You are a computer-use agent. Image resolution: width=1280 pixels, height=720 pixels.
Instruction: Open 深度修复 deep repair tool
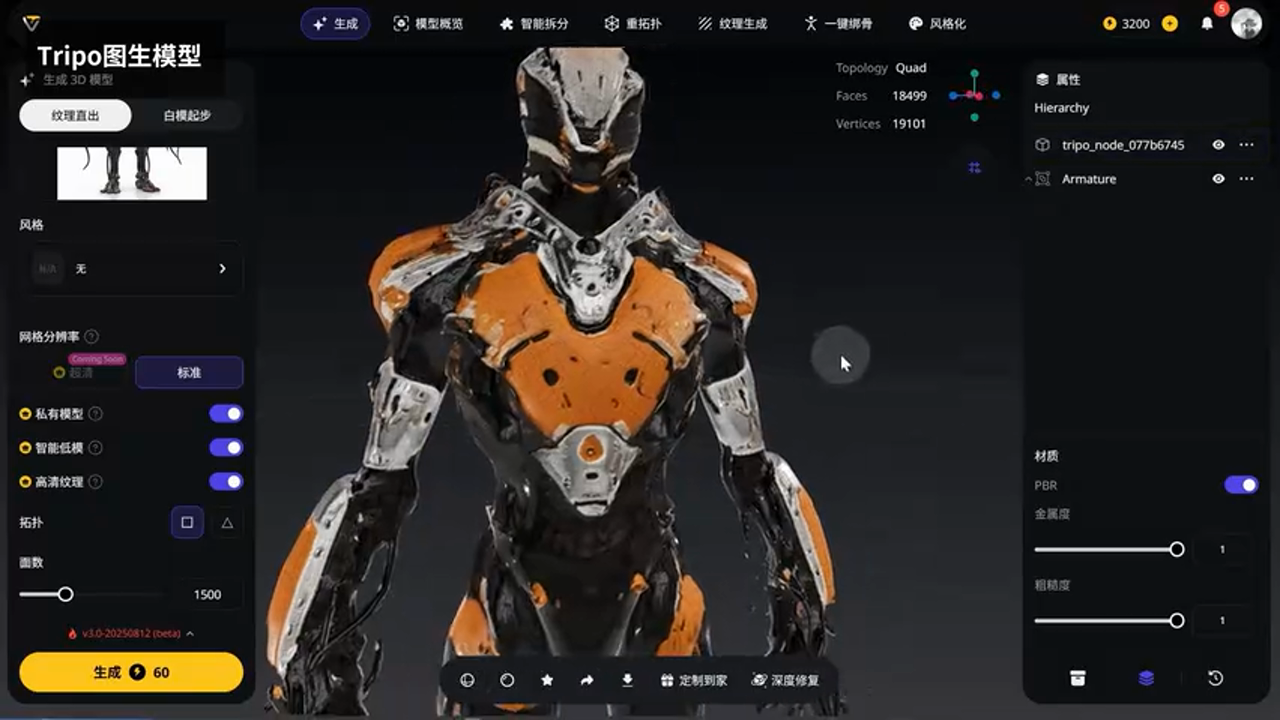(x=786, y=680)
